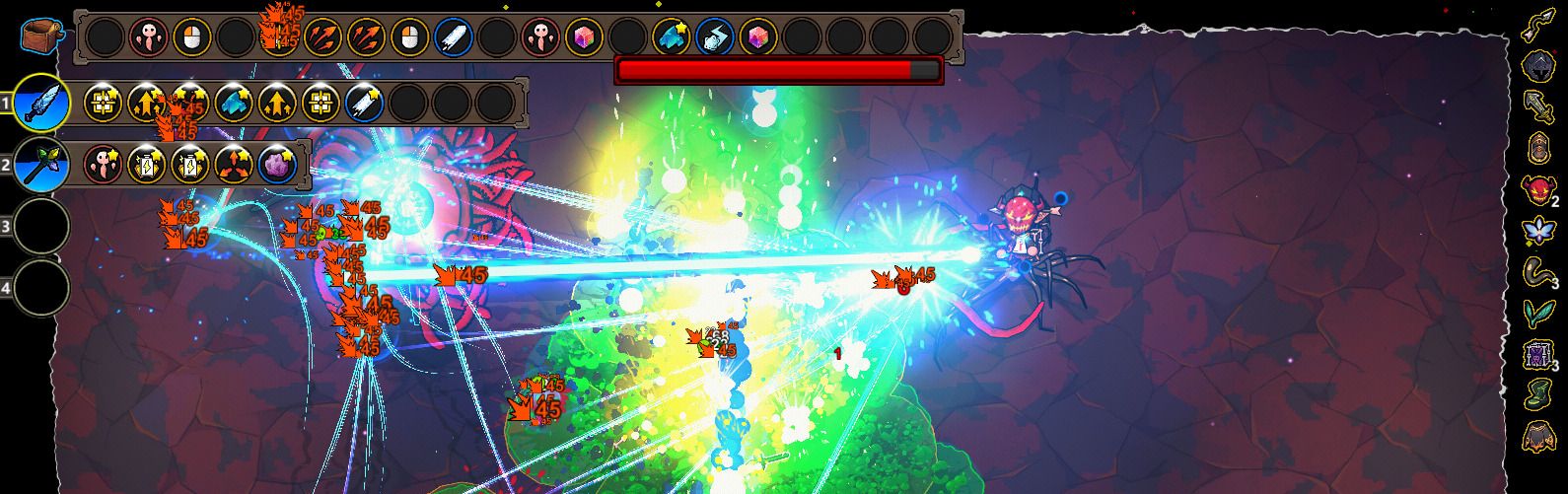Viewport: 1568px width, 494px height.
Task: Click the red demon mask relic
Action: coord(1537,189)
